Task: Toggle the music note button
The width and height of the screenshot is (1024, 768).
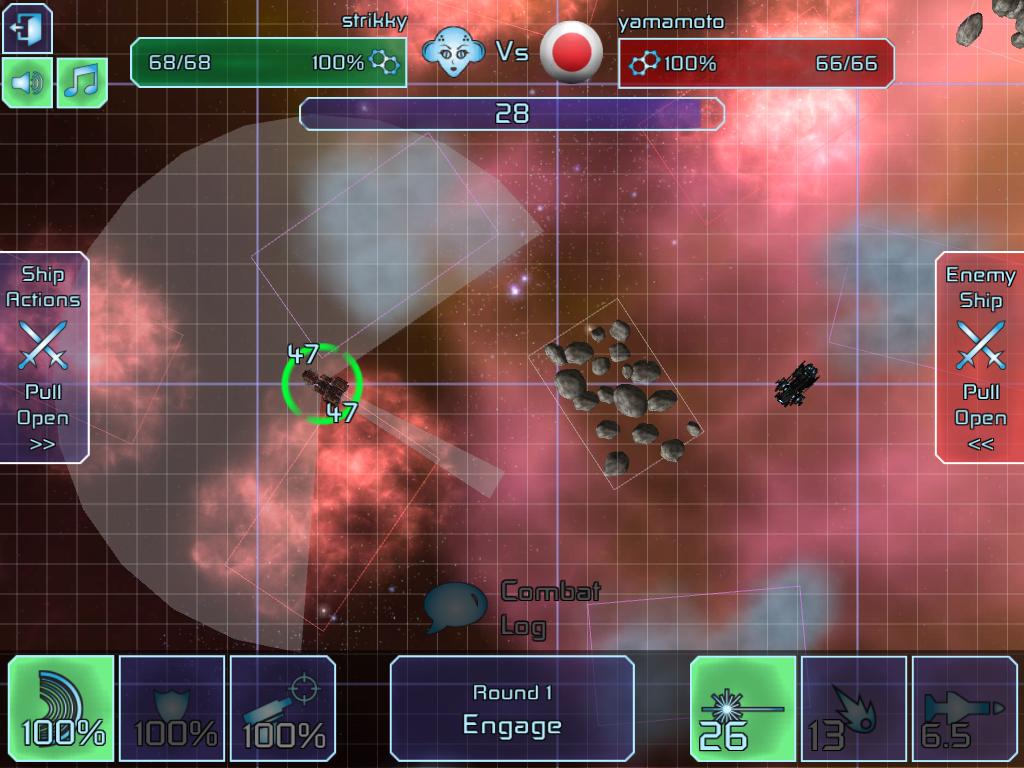Action: (x=82, y=83)
